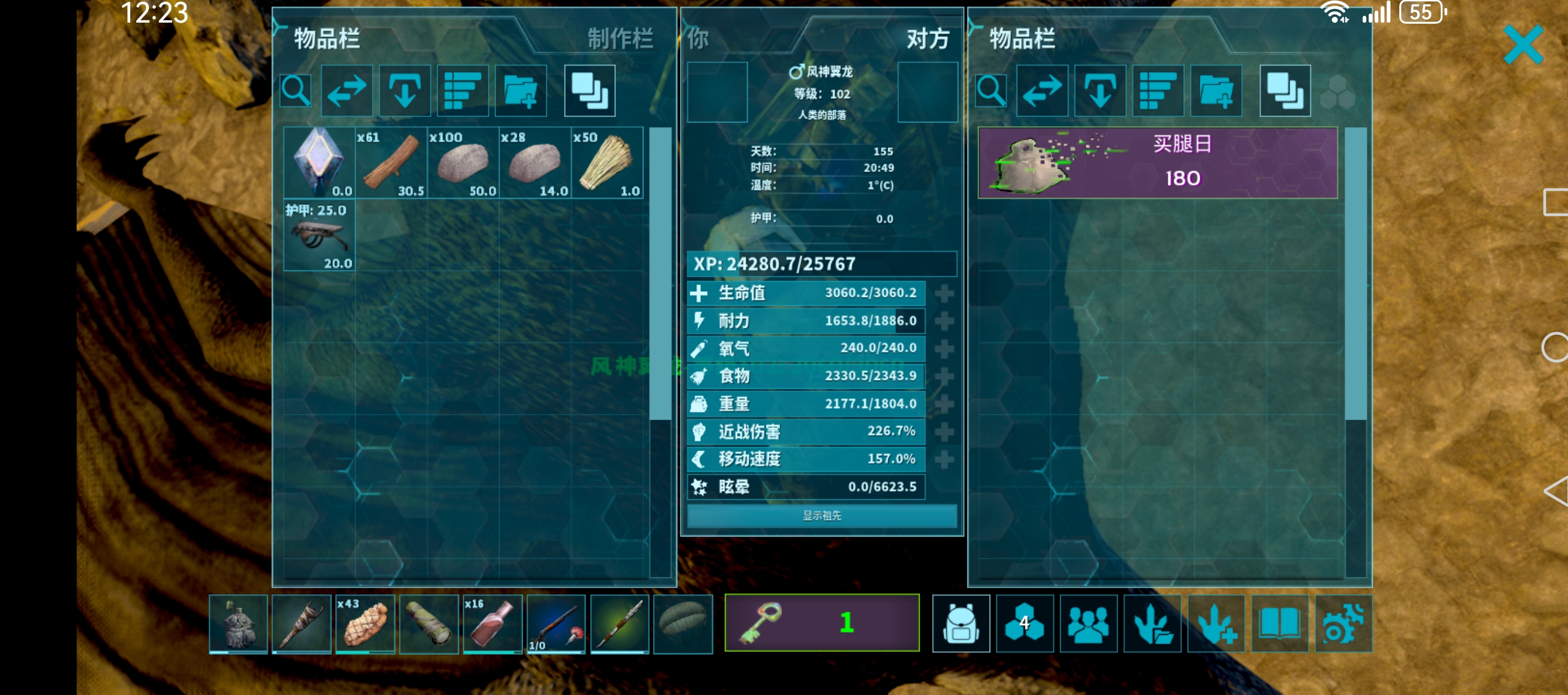Pick the thatch bundle of 50
The height and width of the screenshot is (695, 1568).
click(x=607, y=163)
